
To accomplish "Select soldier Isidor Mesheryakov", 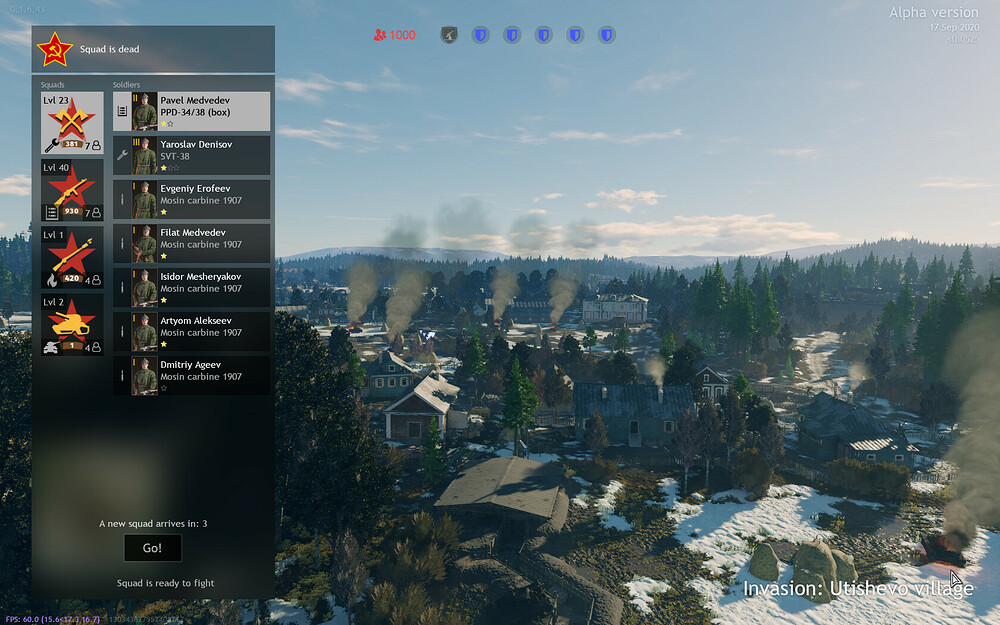I will [192, 287].
